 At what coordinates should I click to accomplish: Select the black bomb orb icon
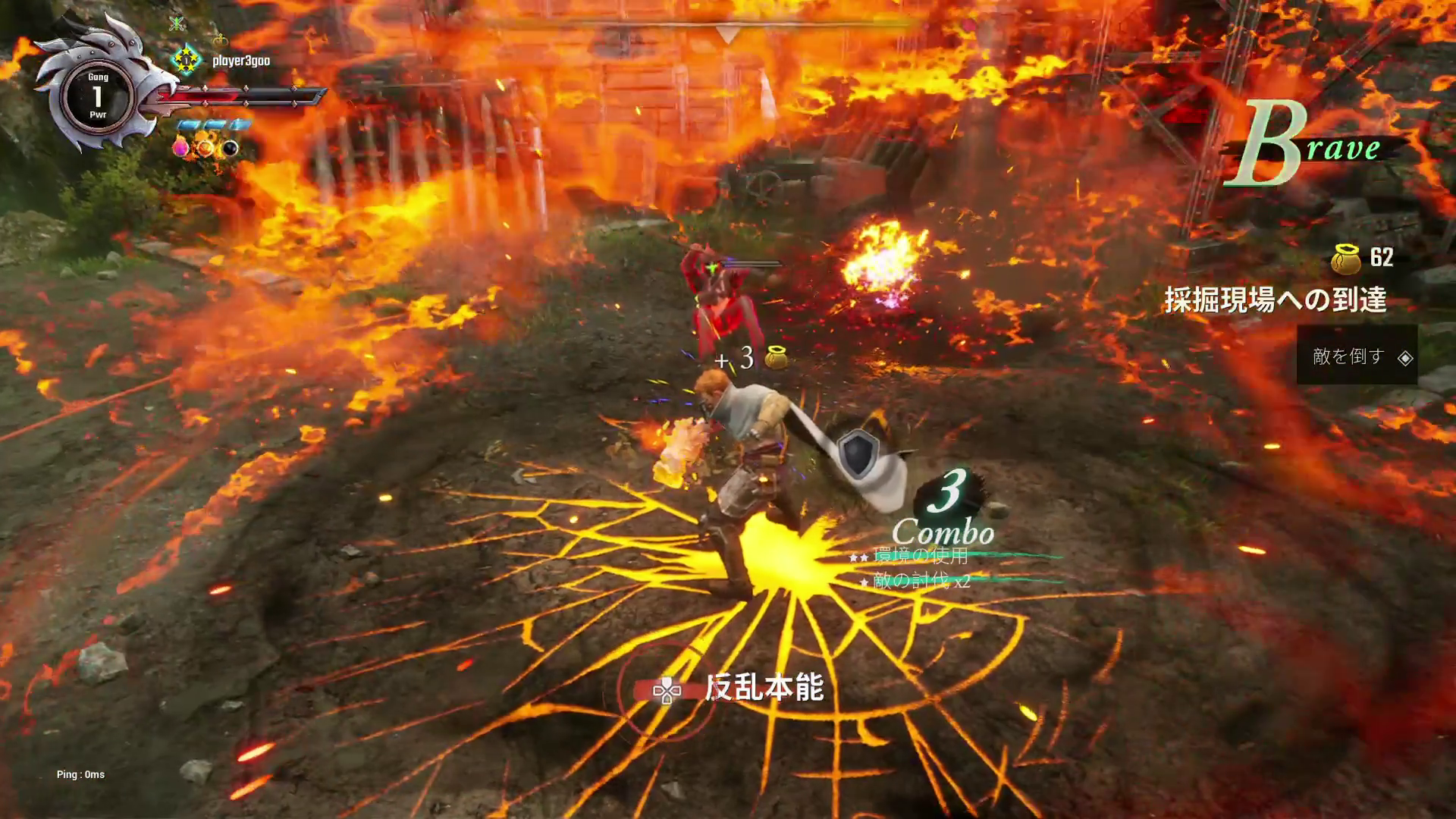tap(229, 149)
